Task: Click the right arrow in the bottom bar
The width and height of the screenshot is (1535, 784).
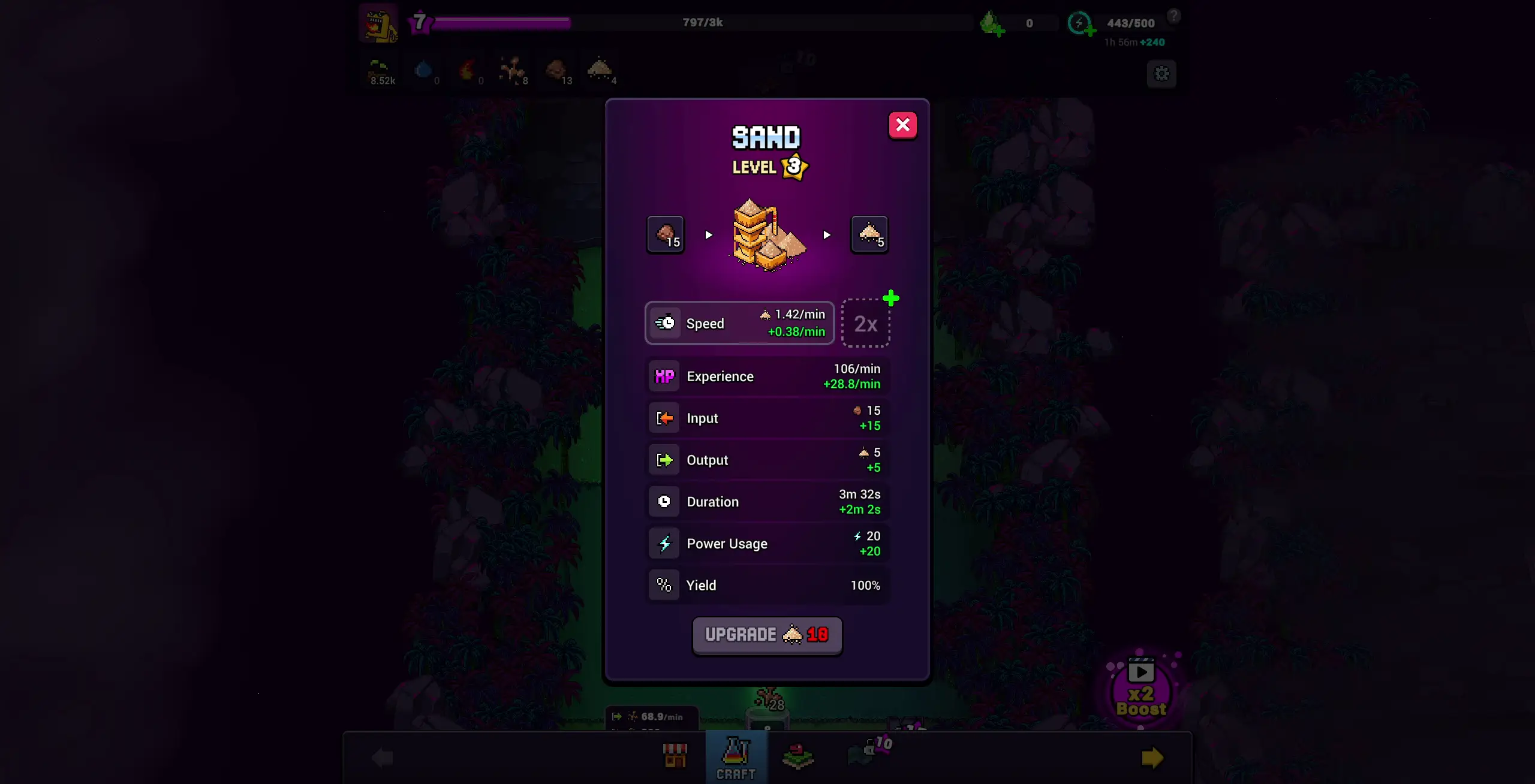Action: pyautogui.click(x=1151, y=757)
